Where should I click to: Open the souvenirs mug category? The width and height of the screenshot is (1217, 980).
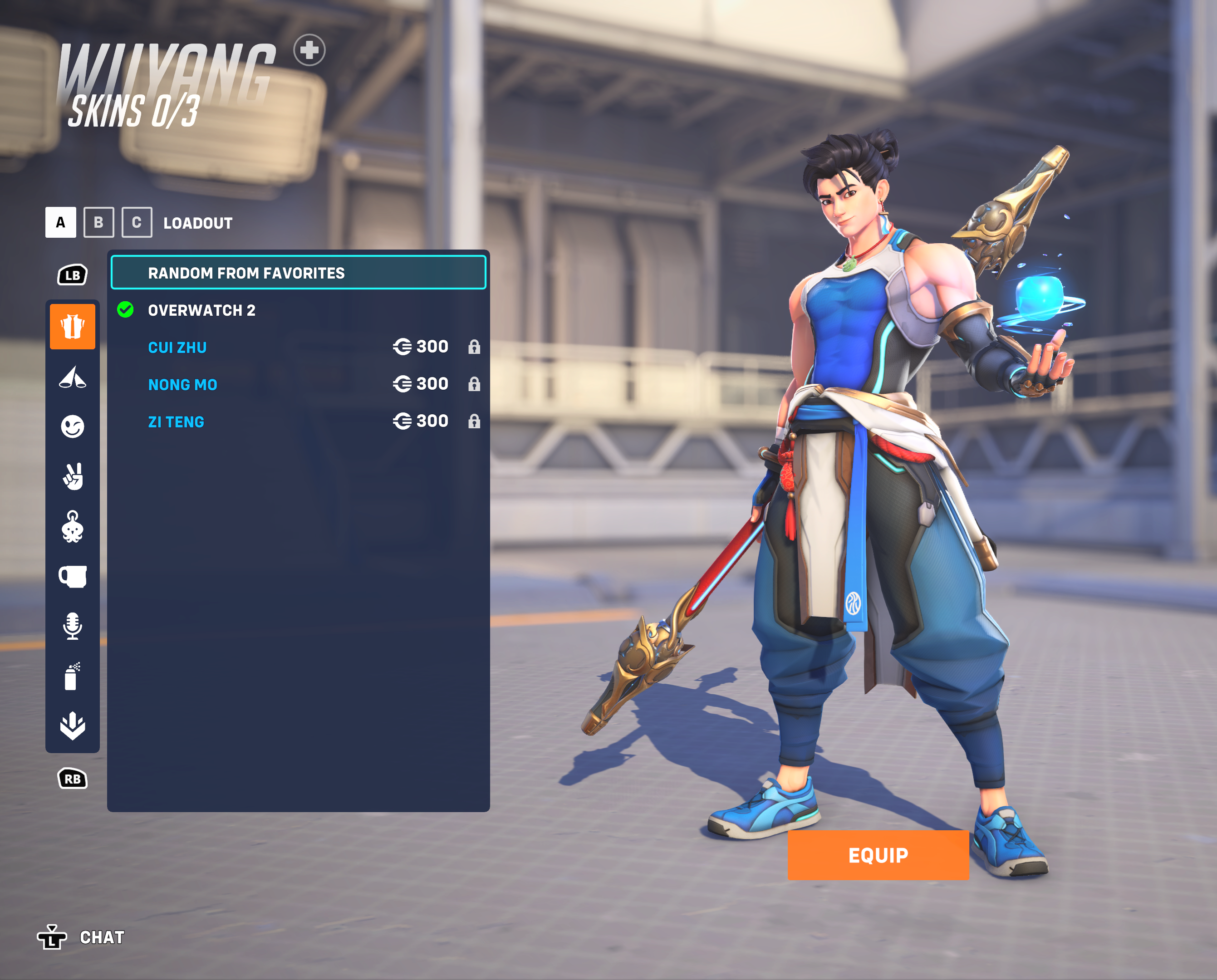click(x=72, y=576)
